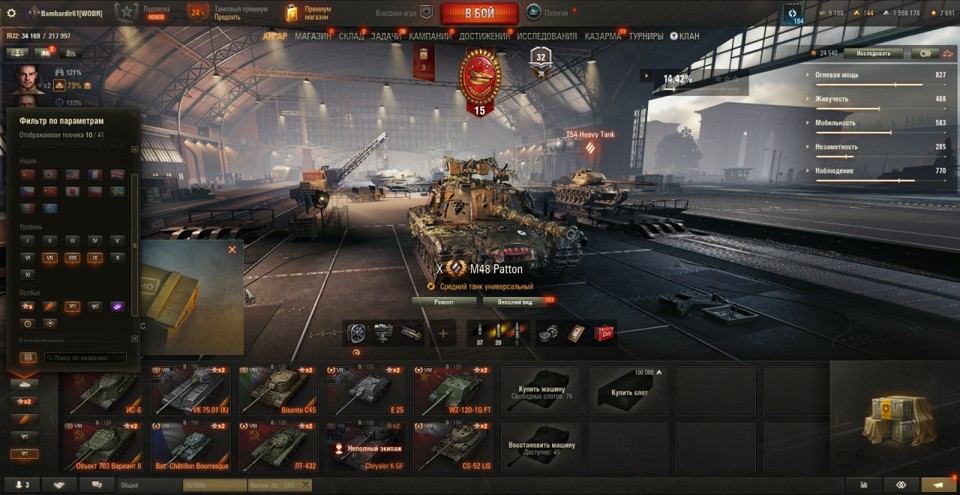This screenshot has width=960, height=495.
Task: Start battle with the red В БОЙ button
Action: pos(479,13)
